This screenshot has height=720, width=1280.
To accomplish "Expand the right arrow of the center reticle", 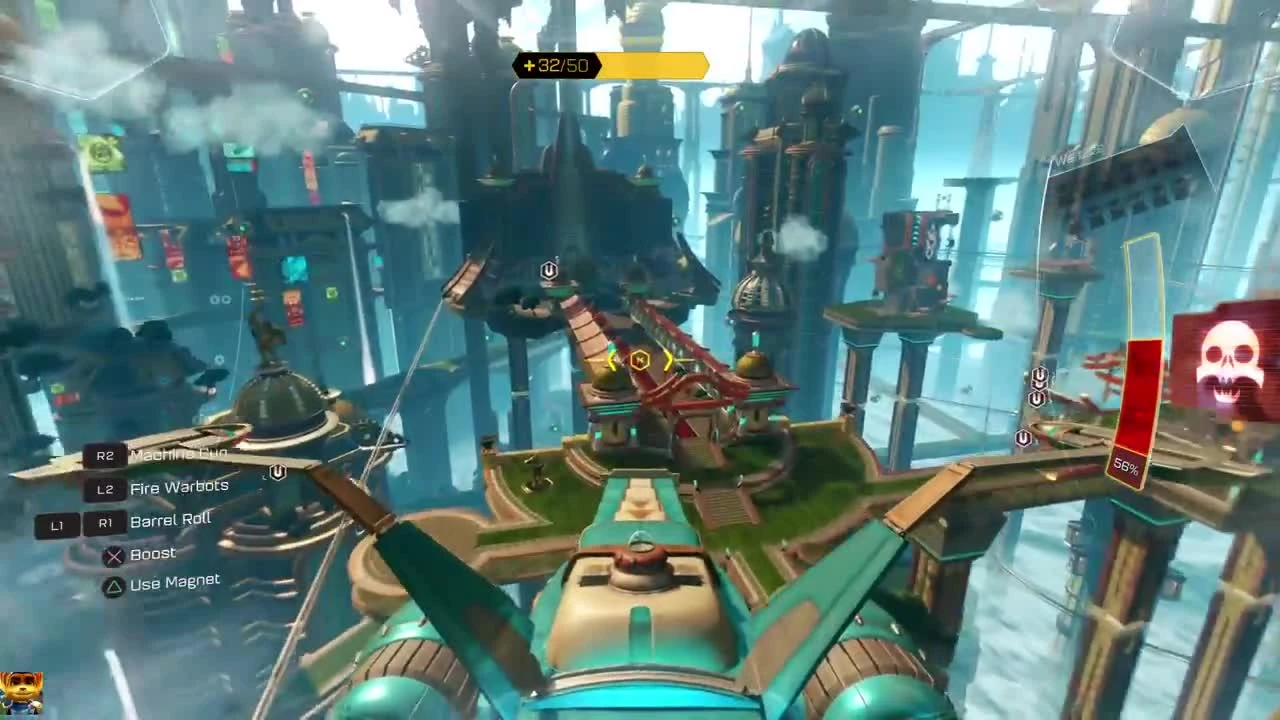I will pyautogui.click(x=666, y=360).
